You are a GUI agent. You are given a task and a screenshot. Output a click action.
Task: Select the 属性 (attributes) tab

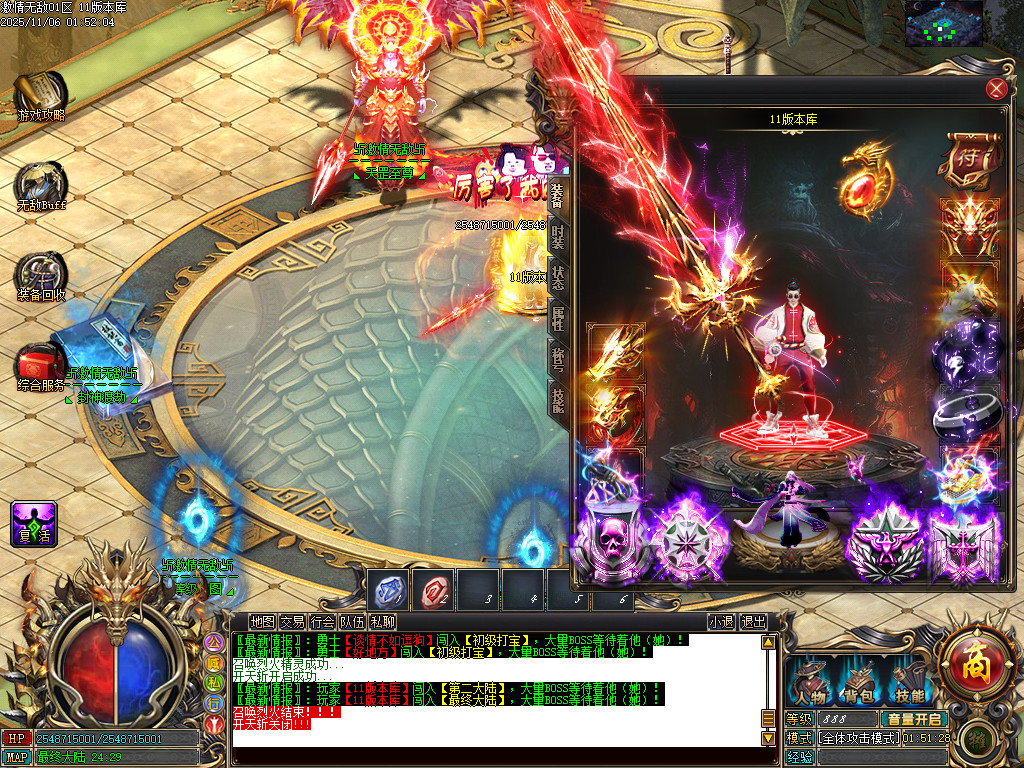click(x=557, y=317)
